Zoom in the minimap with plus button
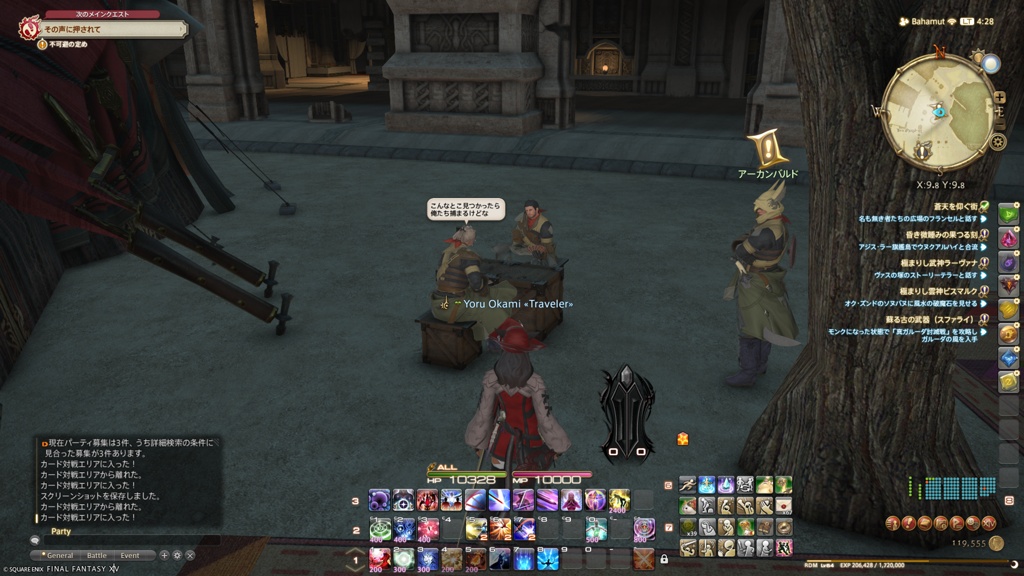1024x576 pixels. coord(998,97)
